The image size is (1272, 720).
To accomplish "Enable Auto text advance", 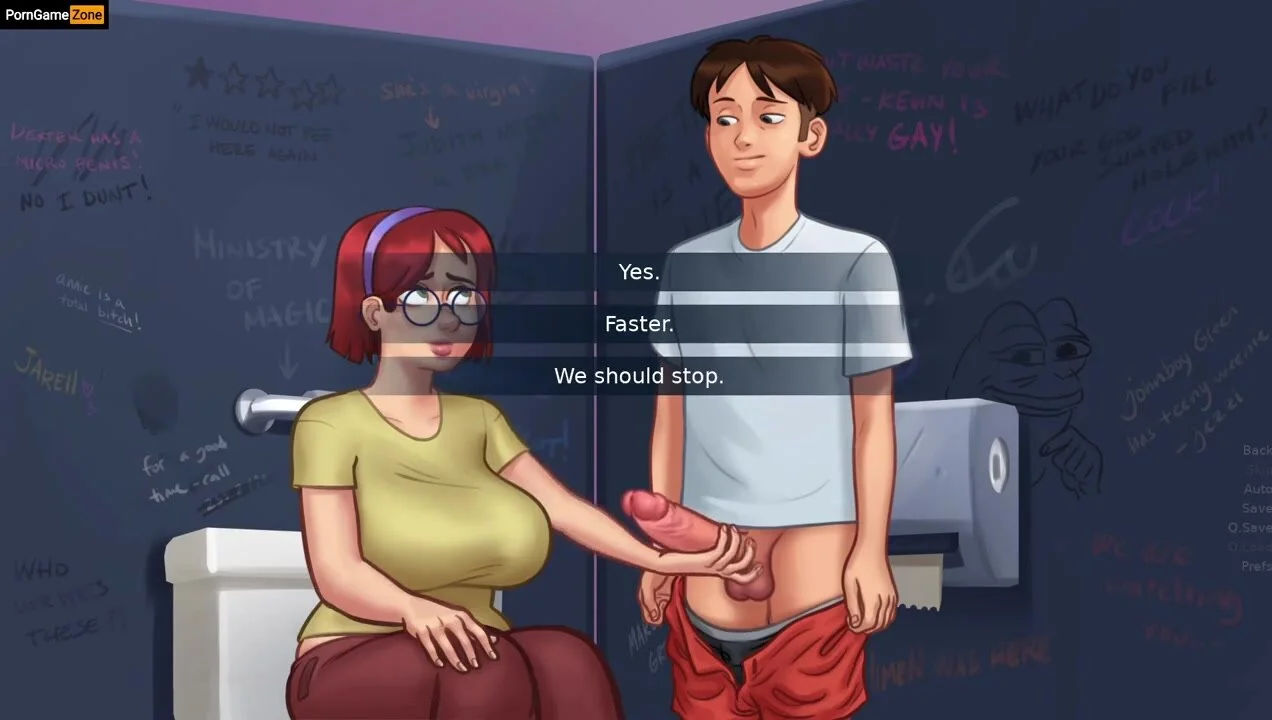I will [1256, 489].
